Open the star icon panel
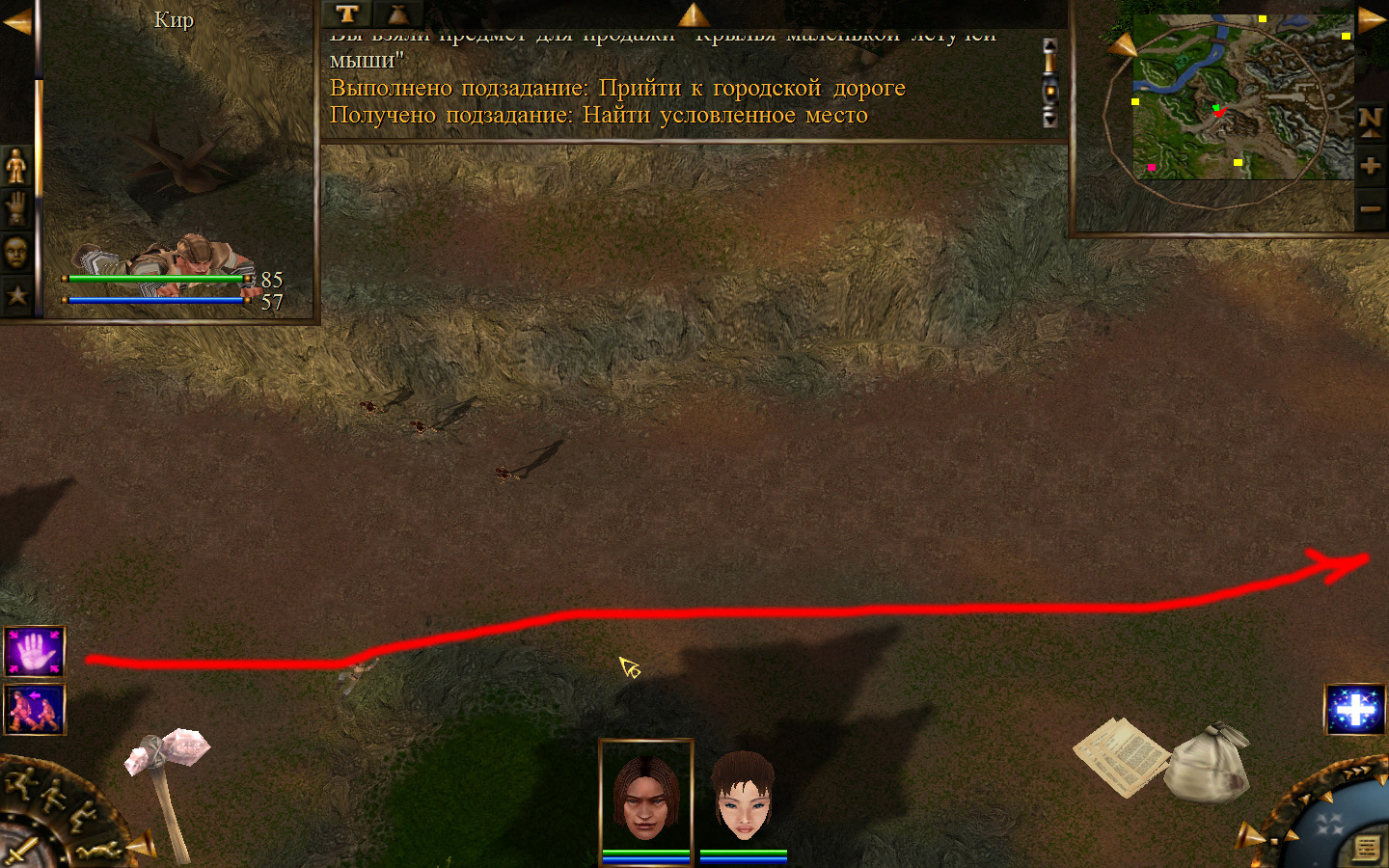This screenshot has height=868, width=1389. pos(16,295)
